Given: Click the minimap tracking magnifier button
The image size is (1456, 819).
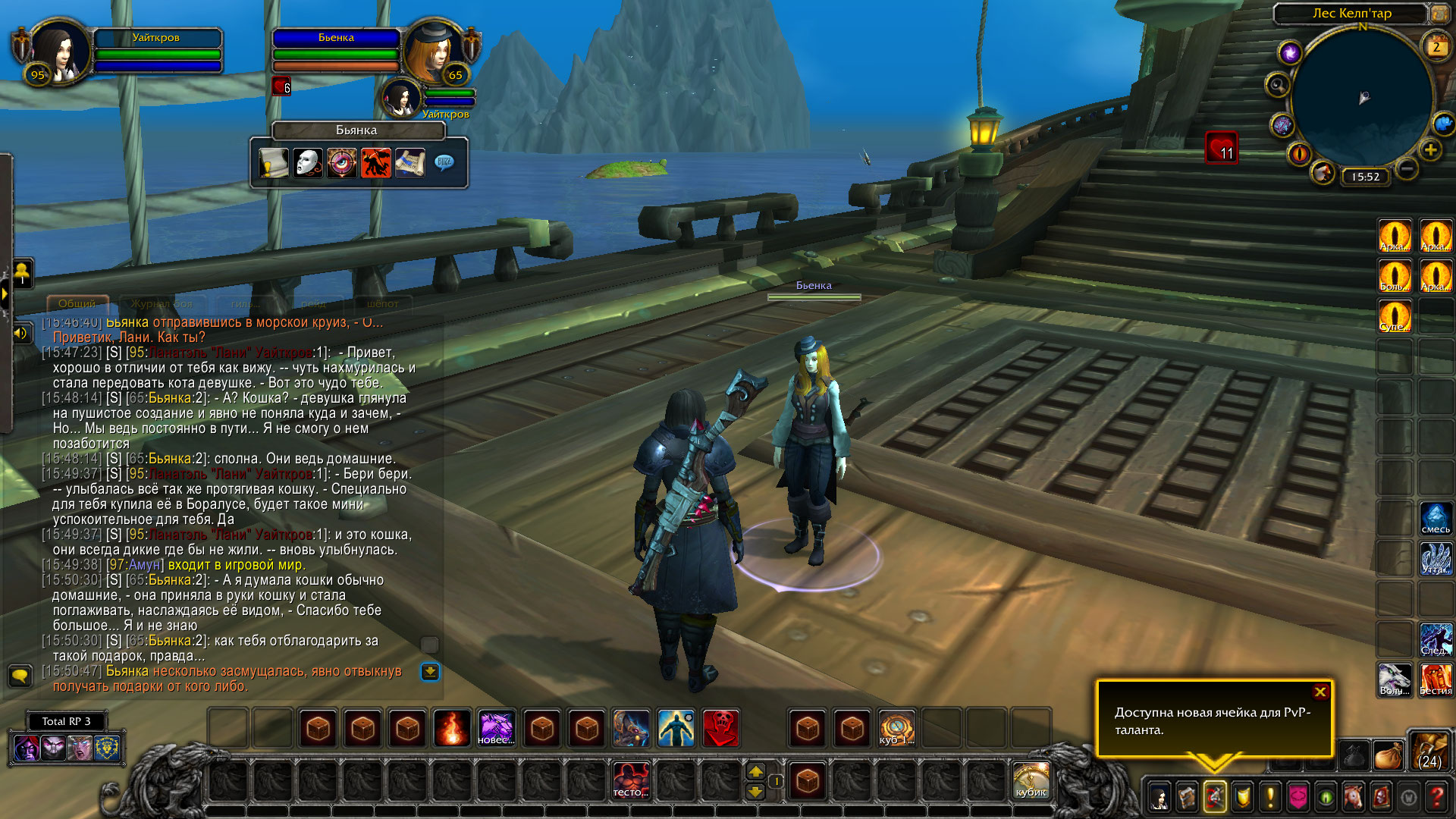Looking at the screenshot, I should [x=1278, y=85].
